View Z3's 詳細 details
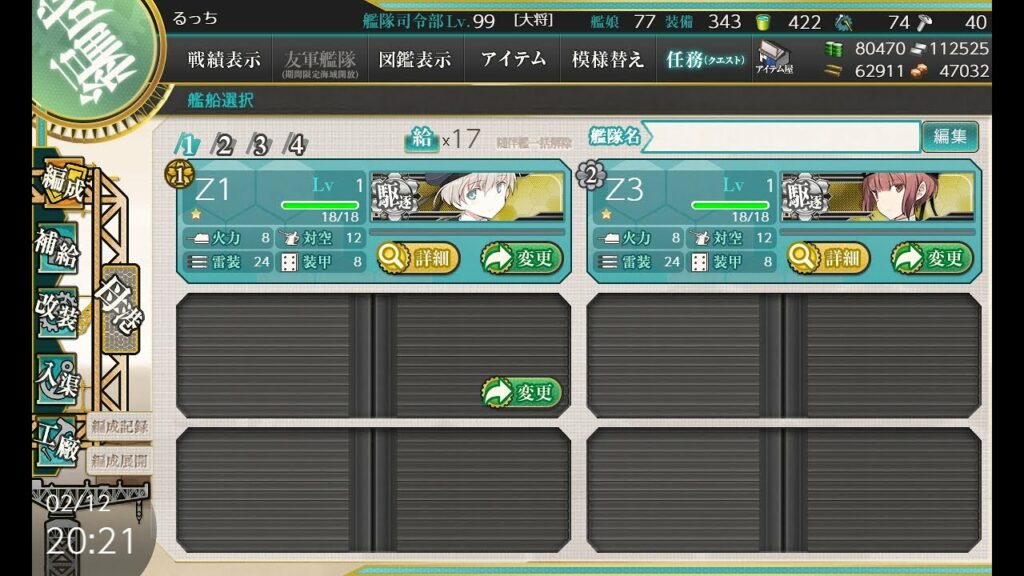 point(829,258)
